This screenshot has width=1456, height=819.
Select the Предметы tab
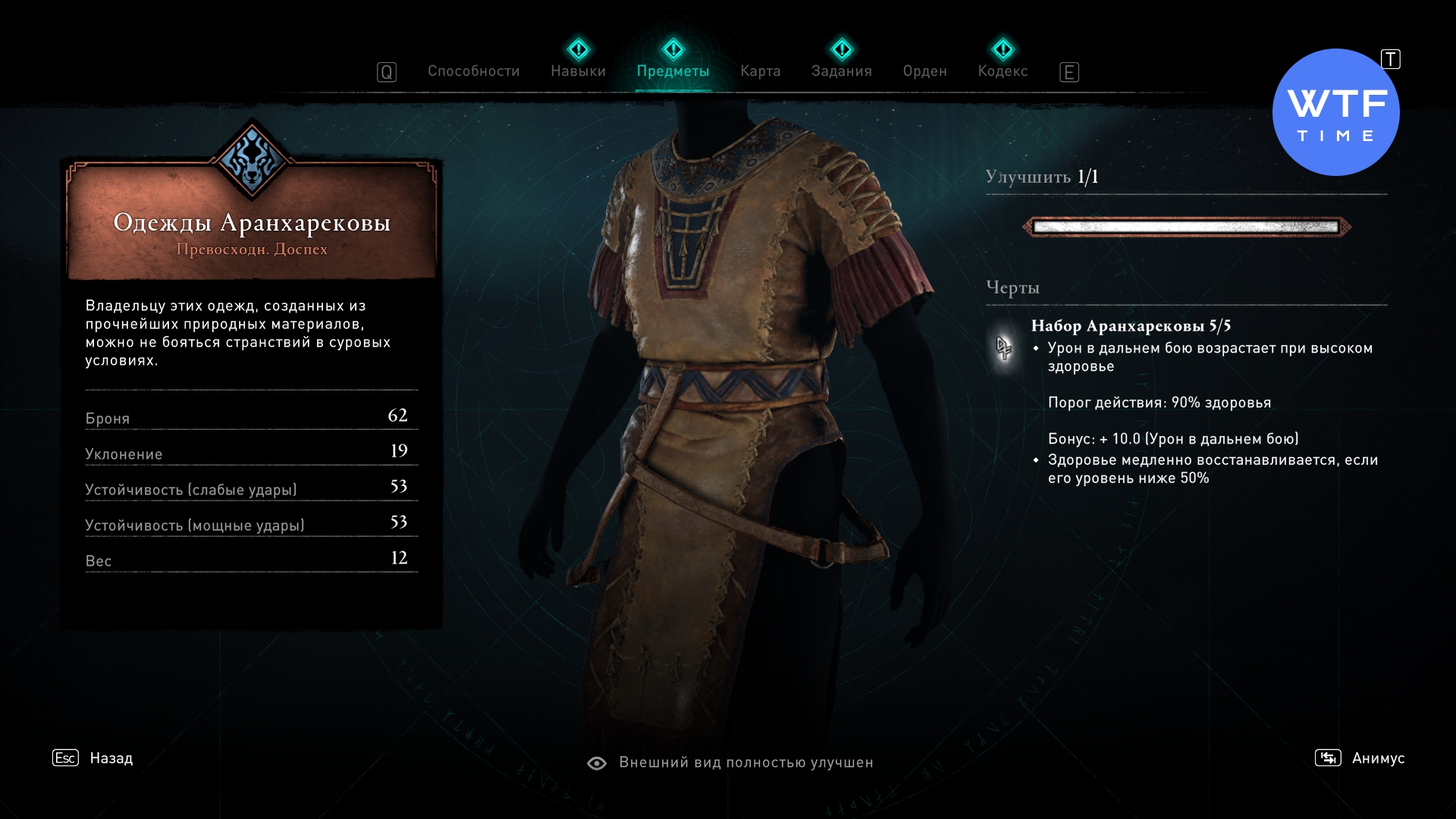[x=673, y=71]
